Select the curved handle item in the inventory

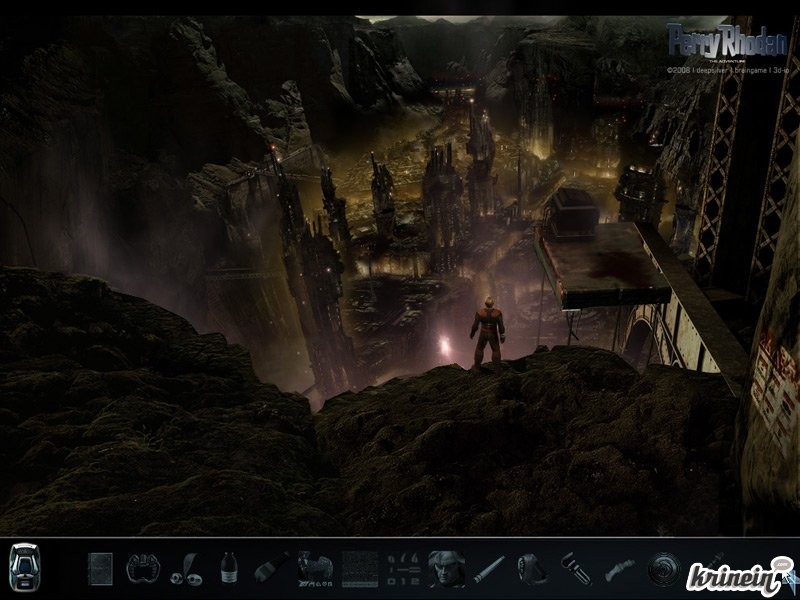pos(619,570)
